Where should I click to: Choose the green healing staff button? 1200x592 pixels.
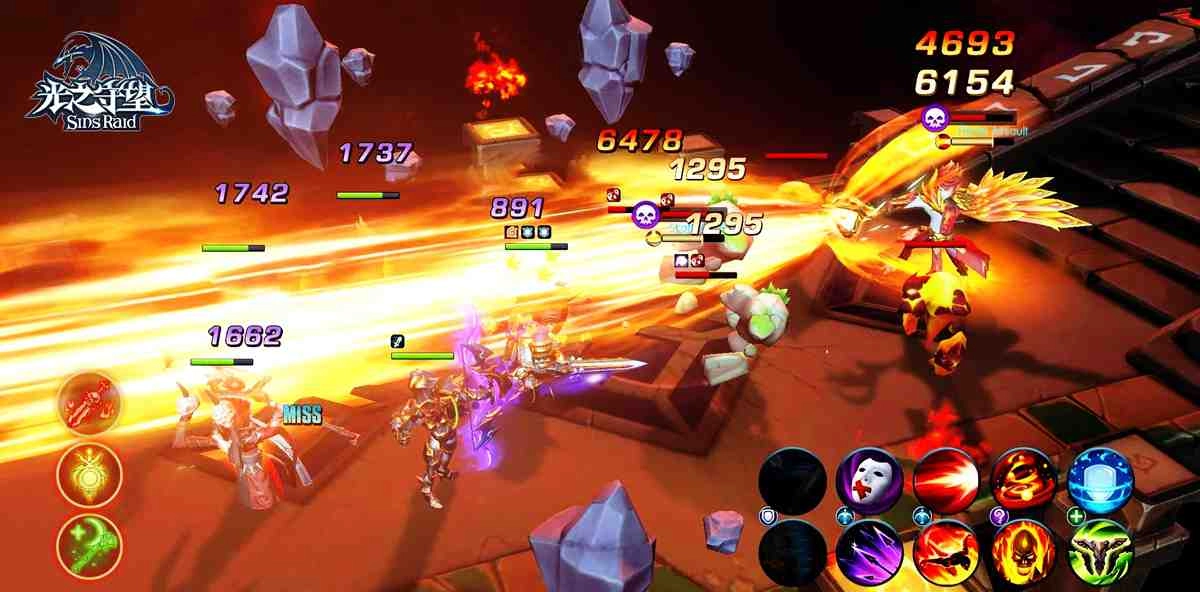pos(89,546)
